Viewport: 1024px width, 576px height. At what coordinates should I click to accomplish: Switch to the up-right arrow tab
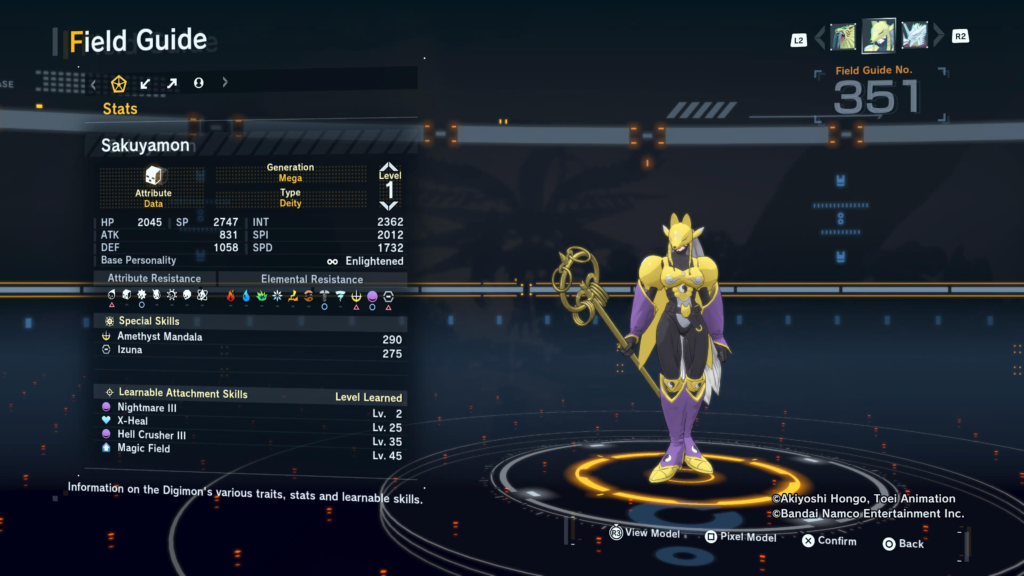[x=172, y=83]
